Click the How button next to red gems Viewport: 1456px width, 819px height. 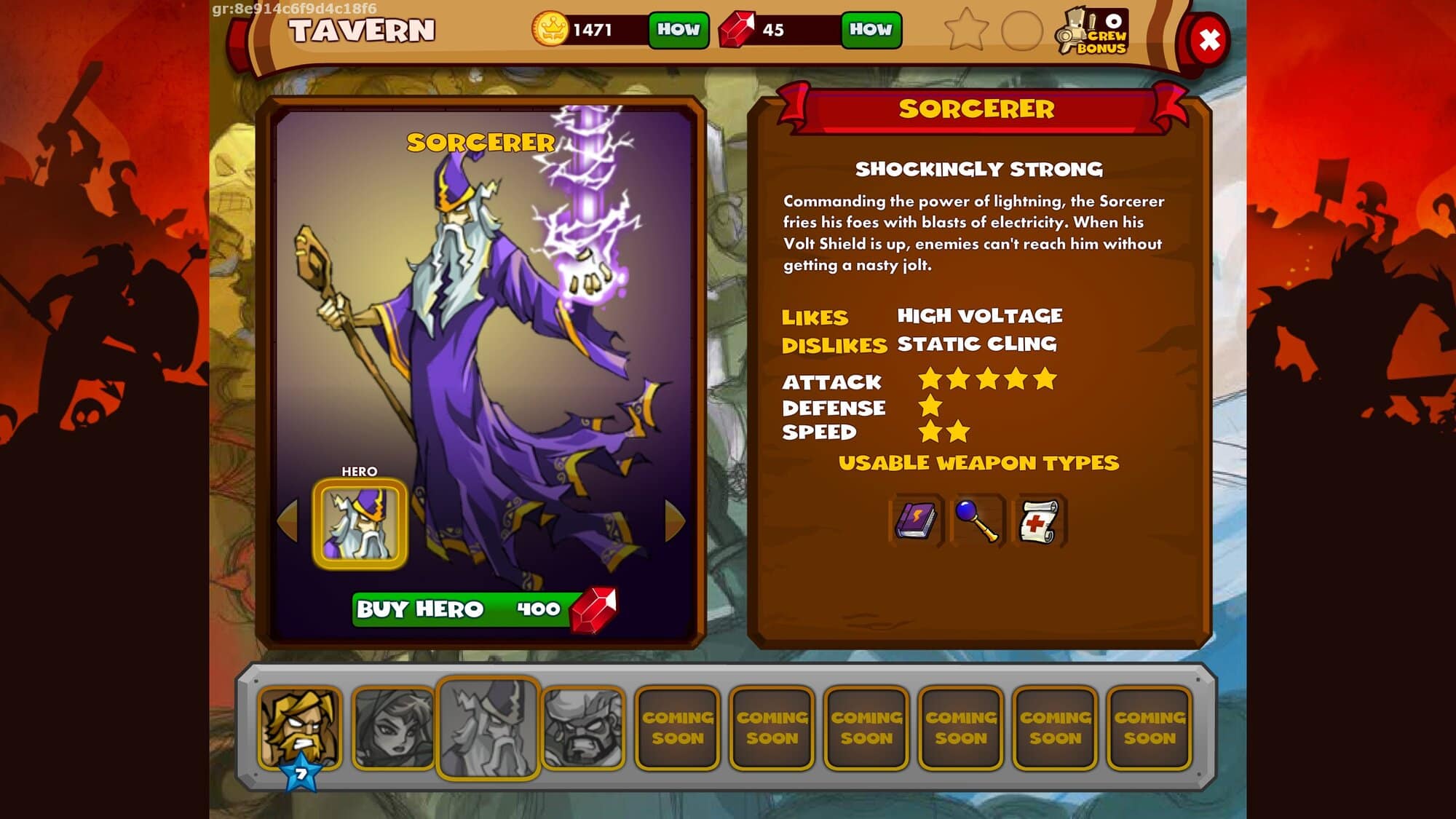(x=871, y=30)
